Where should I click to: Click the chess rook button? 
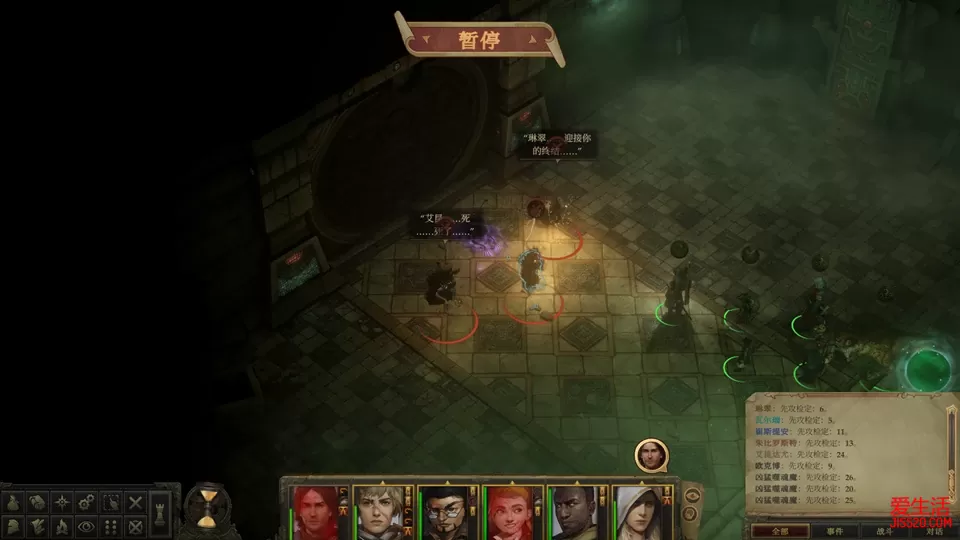pyautogui.click(x=161, y=514)
